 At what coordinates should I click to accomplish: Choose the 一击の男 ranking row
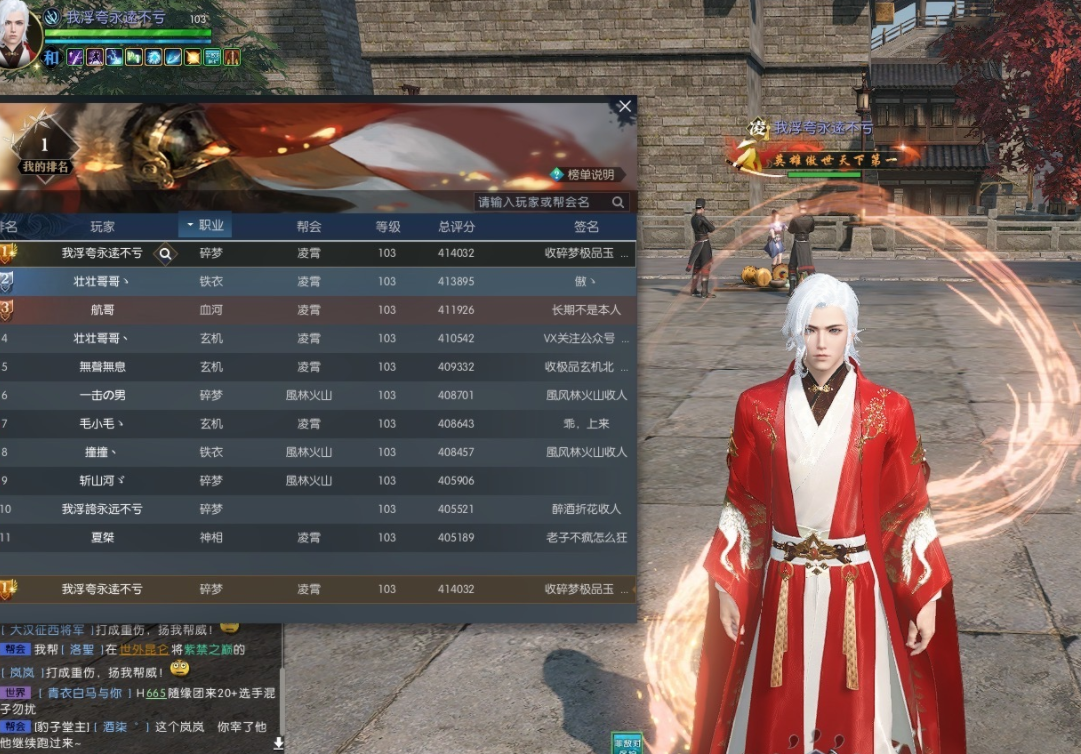point(316,395)
